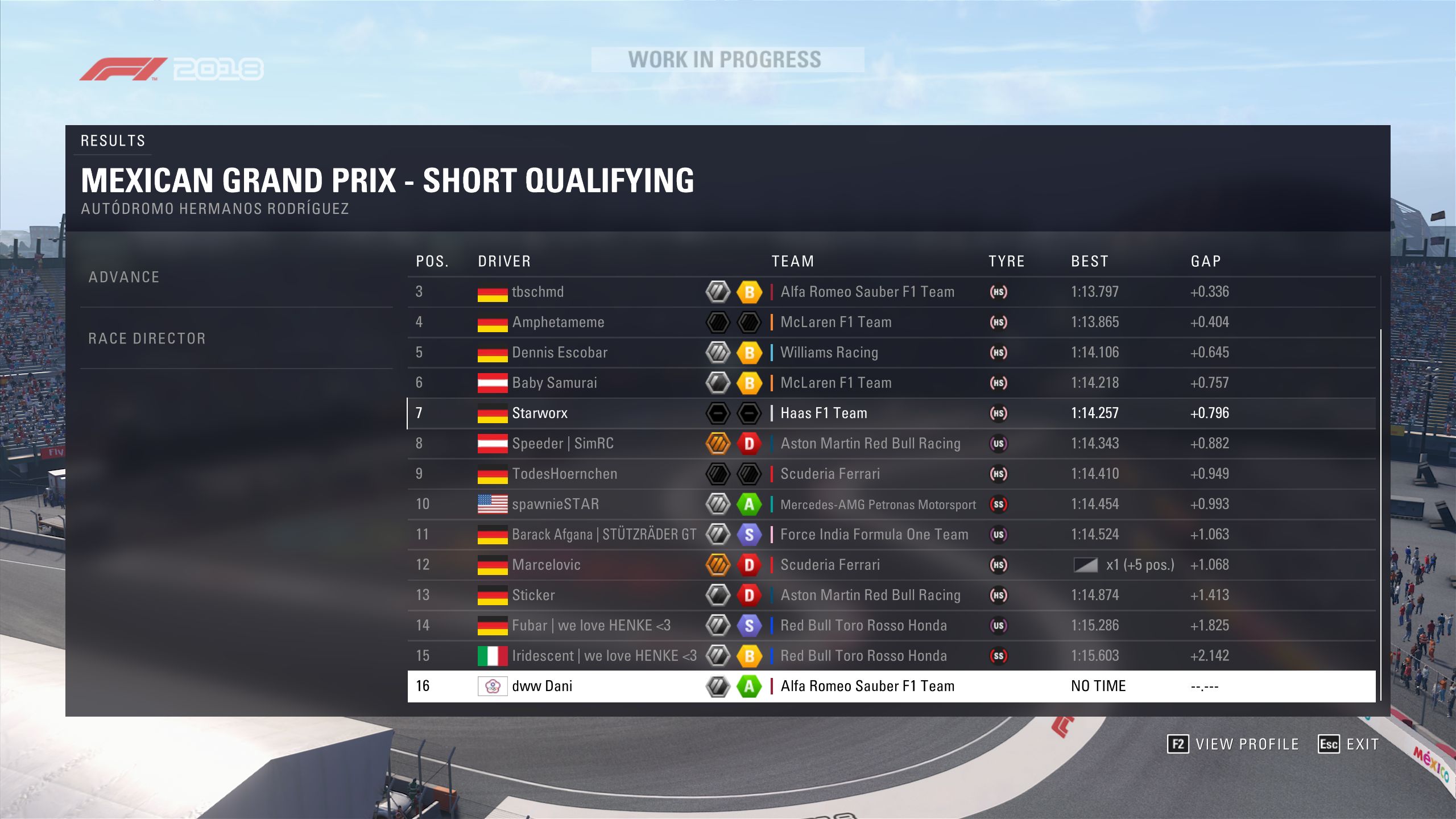Viewport: 1456px width, 819px height.
Task: Select the Iridescent driver row
Action: click(x=604, y=656)
